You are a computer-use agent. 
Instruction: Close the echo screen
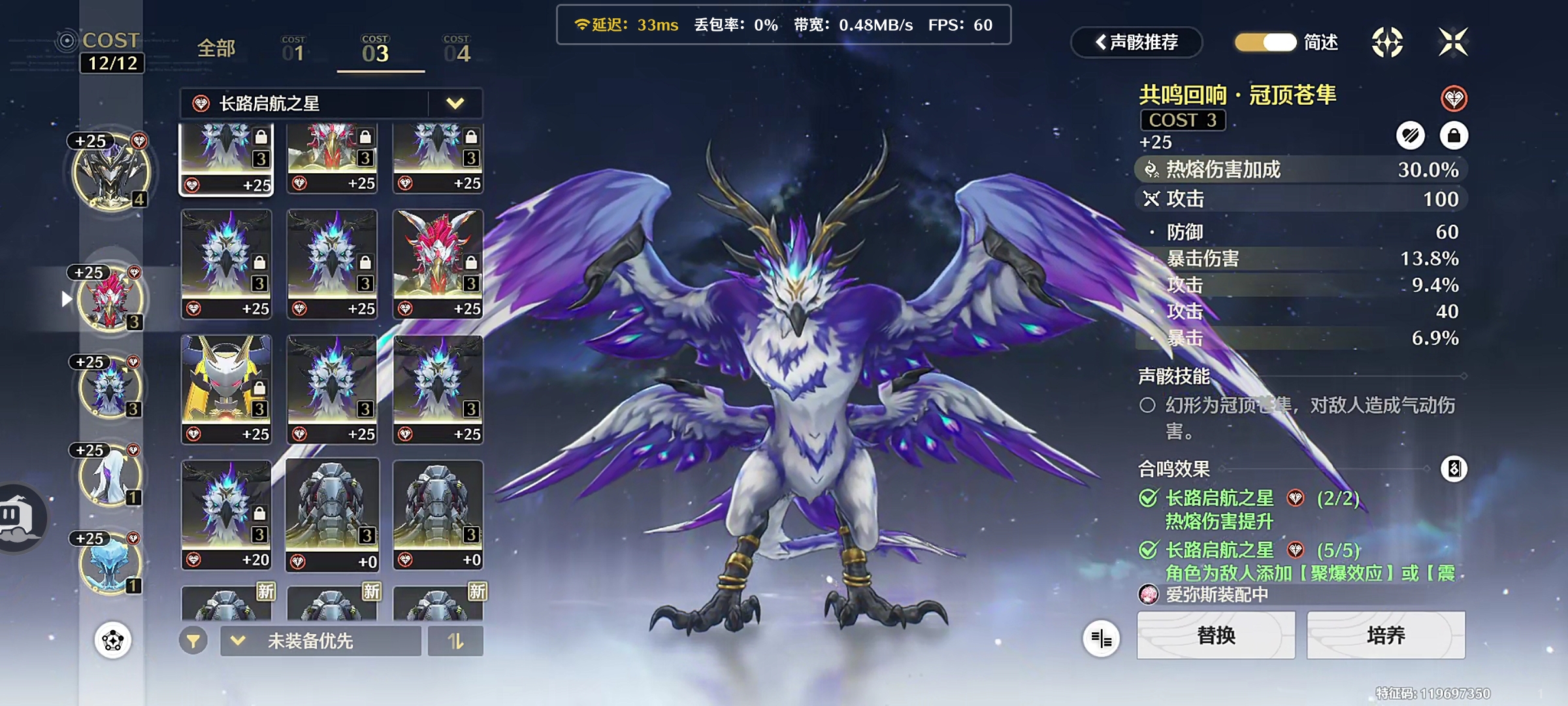coord(1452,42)
